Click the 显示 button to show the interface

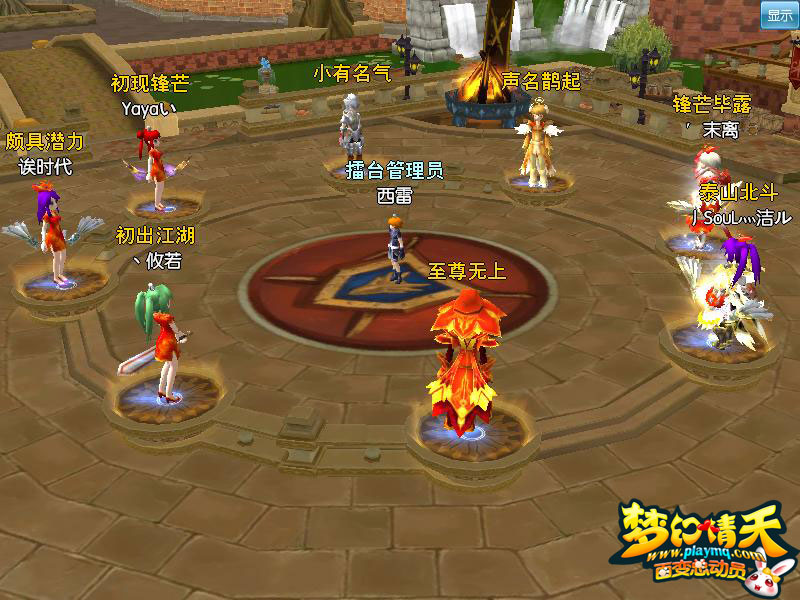779,15
